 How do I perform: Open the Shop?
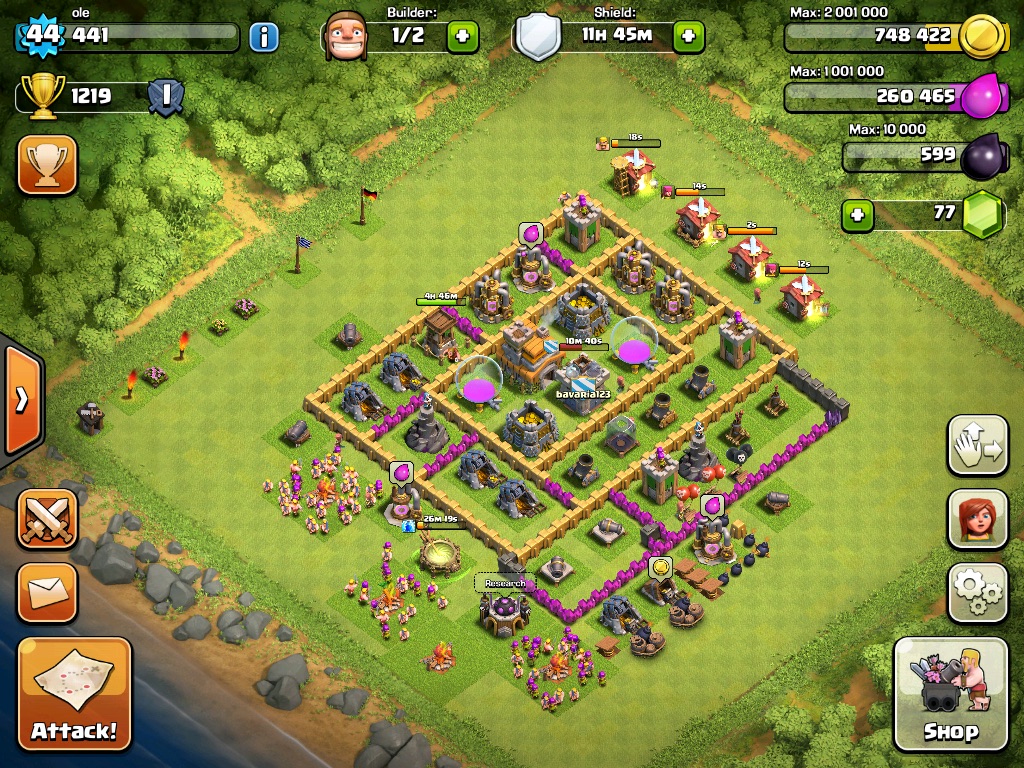950,694
